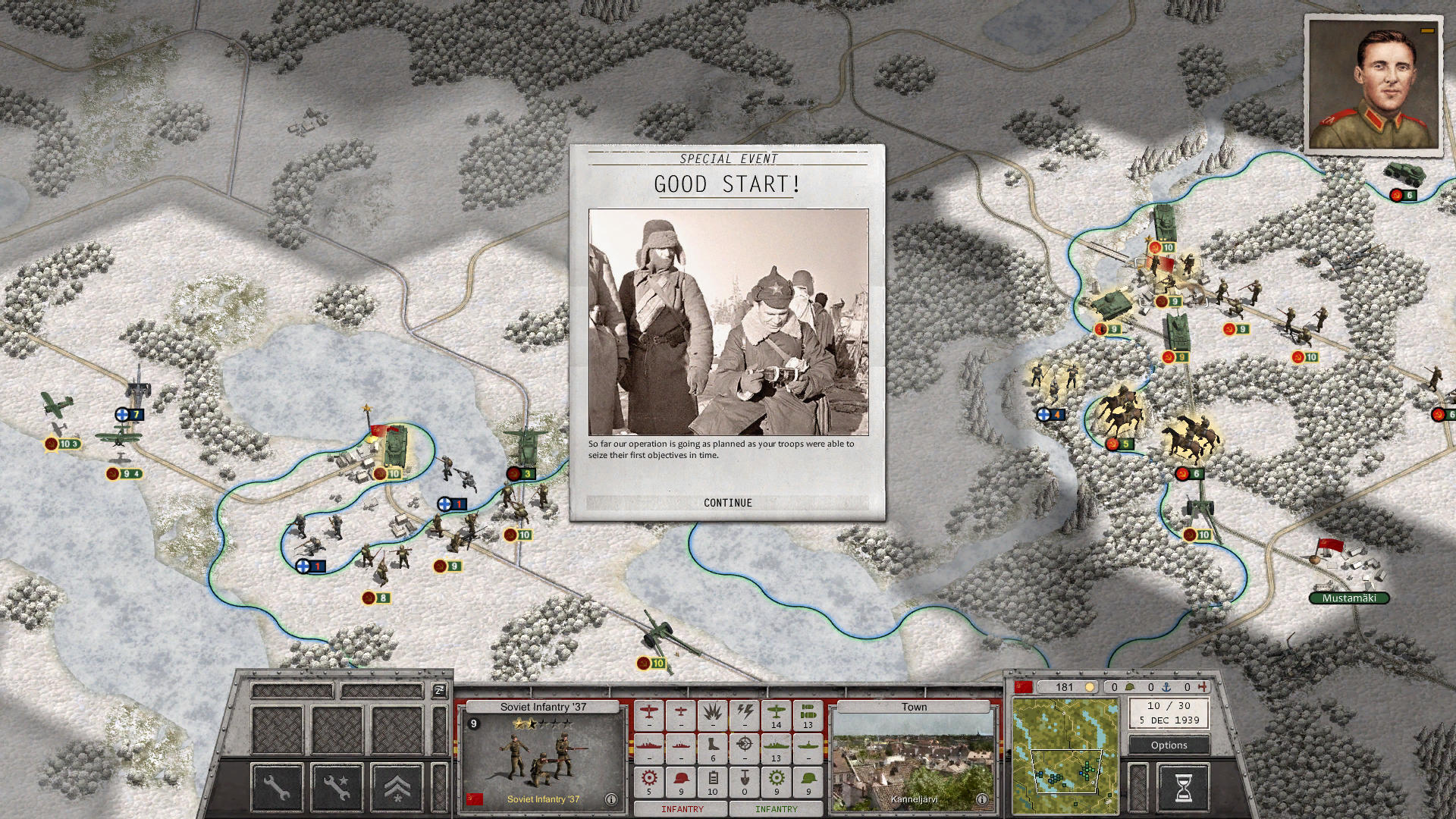
Task: Open the single wrench repair action
Action: (x=277, y=787)
